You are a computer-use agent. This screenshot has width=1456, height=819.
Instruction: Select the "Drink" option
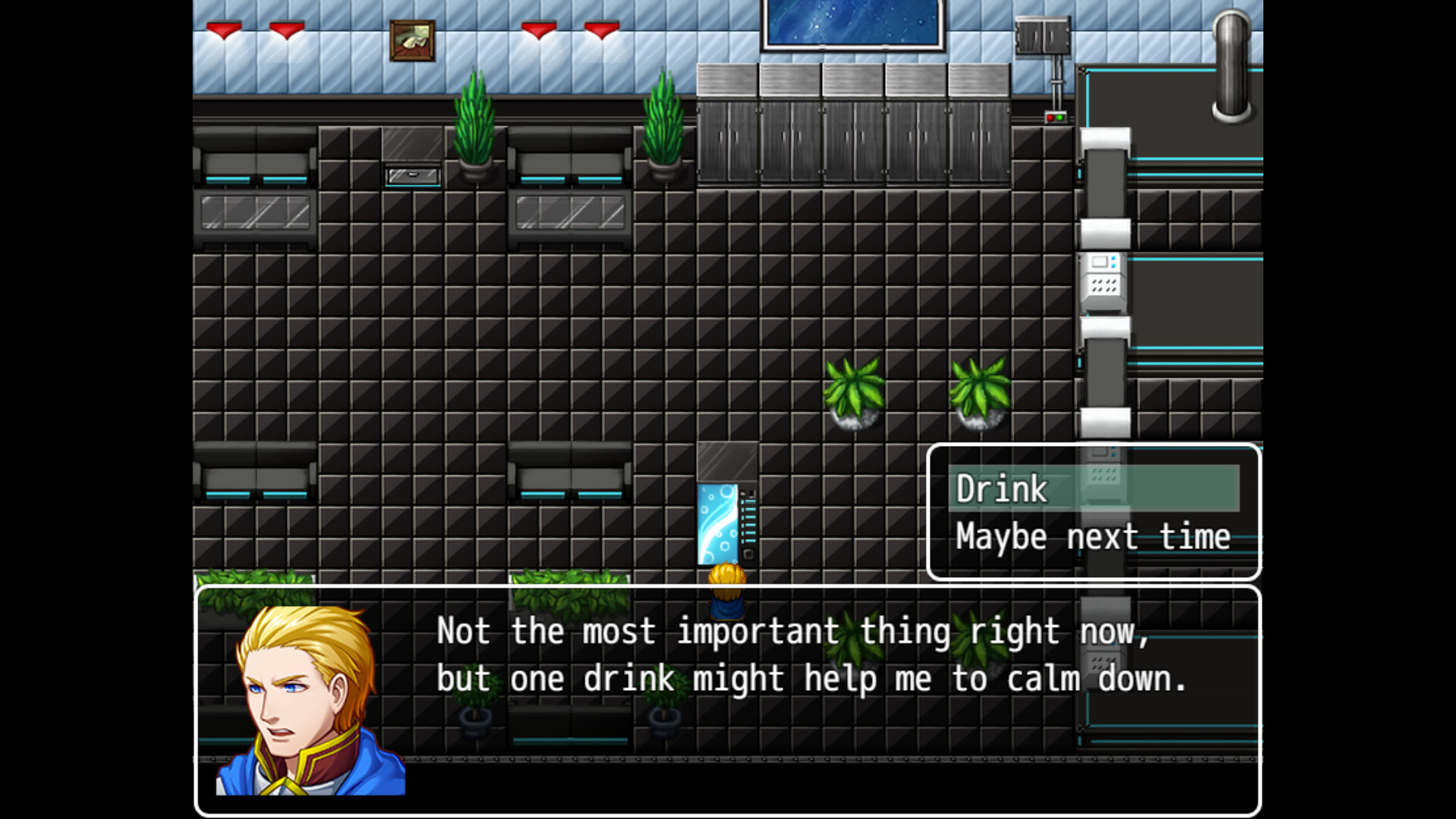(999, 489)
